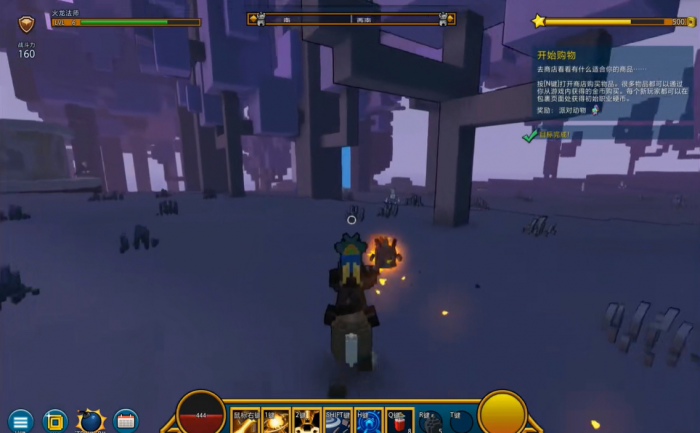Click the yellow square icon beside the menu button
Screen dimensions: 700x433
tap(55, 421)
